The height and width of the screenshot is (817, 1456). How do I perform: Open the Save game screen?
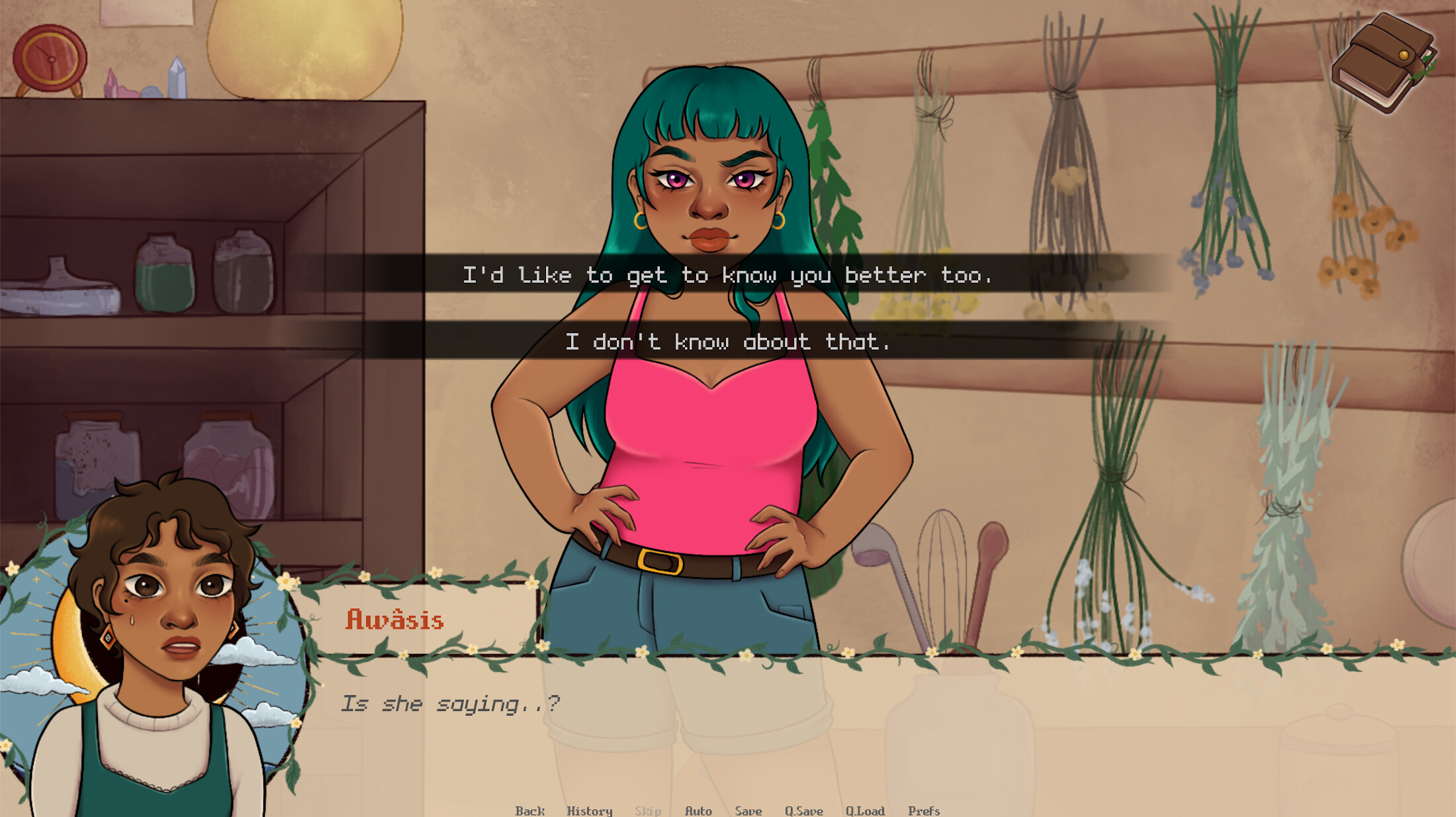[748, 810]
